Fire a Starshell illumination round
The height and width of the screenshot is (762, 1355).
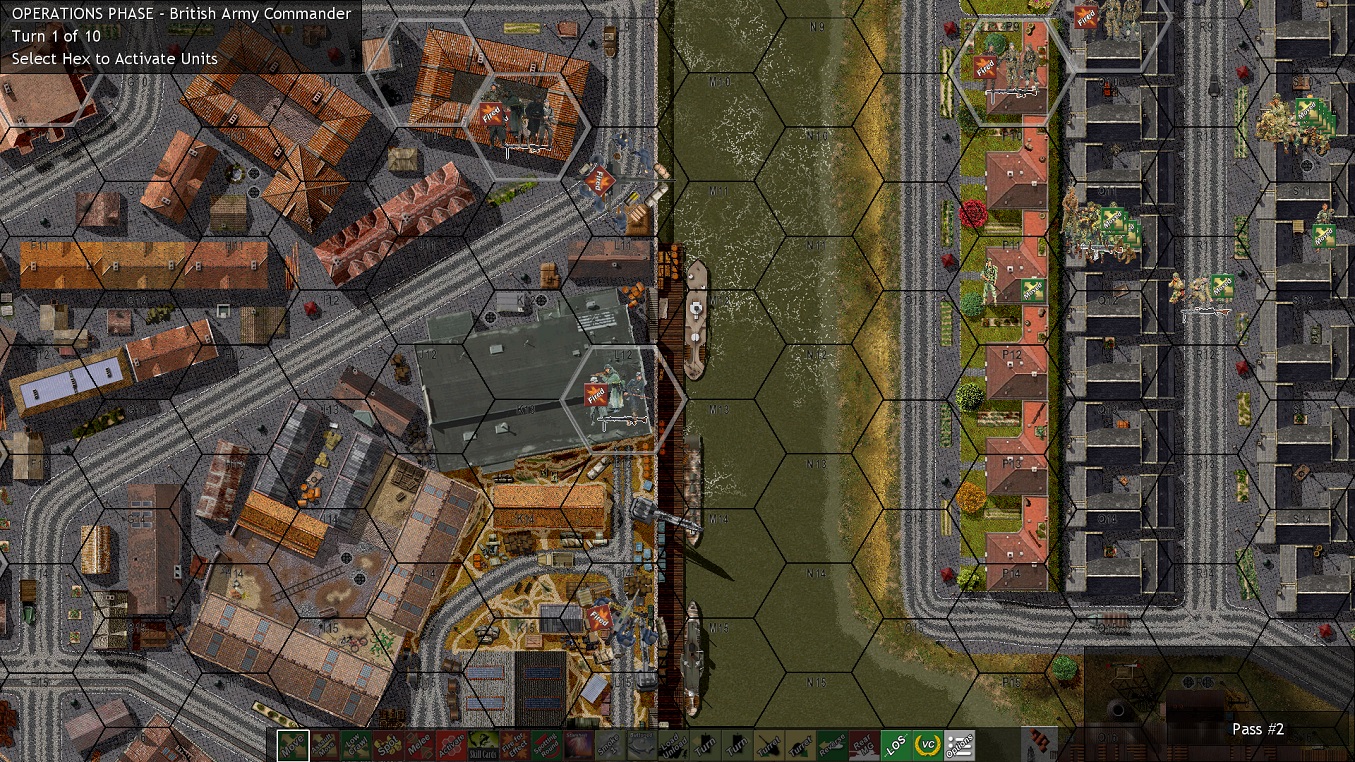579,744
